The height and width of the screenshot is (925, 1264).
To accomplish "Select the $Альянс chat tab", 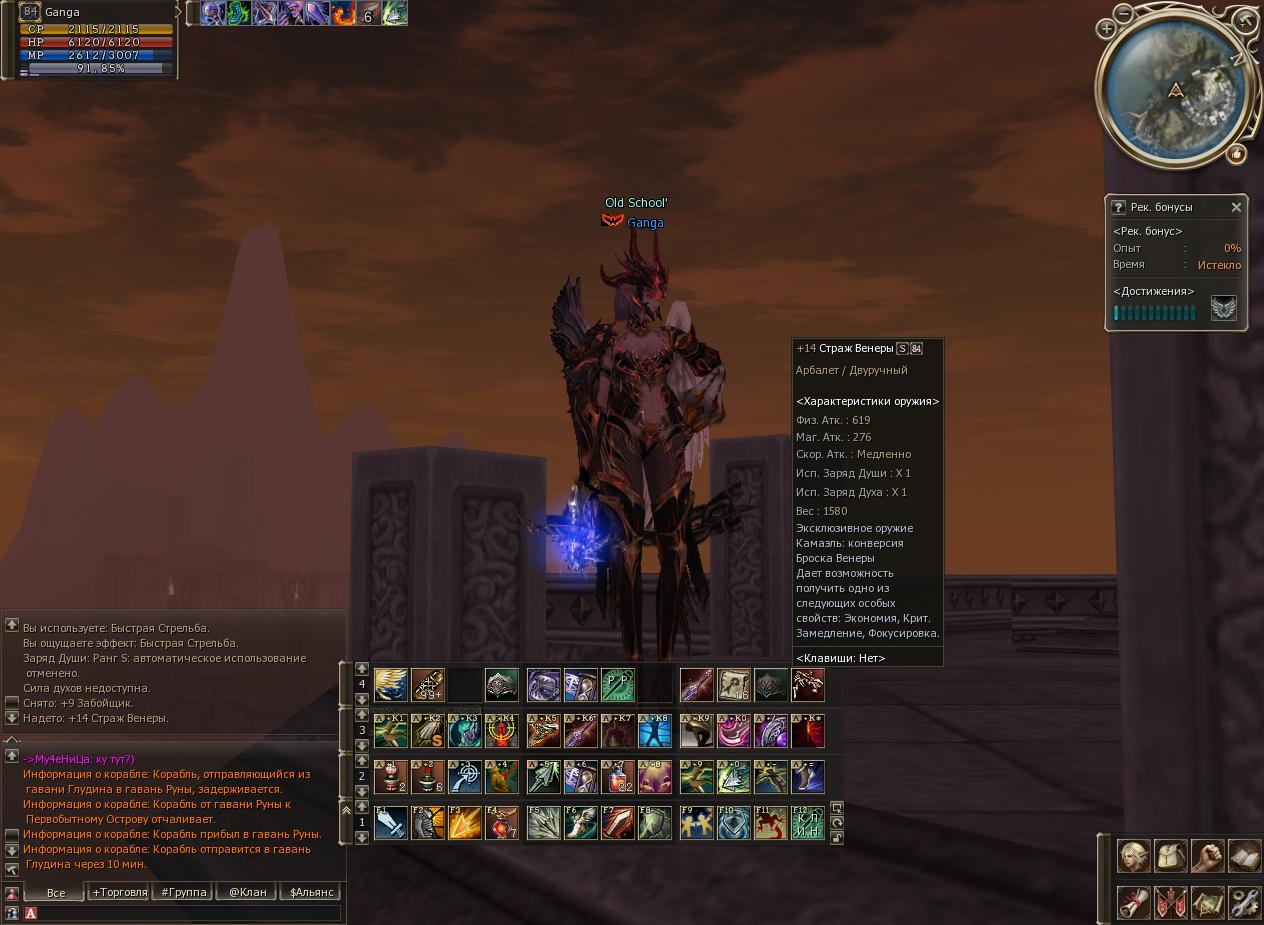I will (x=312, y=892).
